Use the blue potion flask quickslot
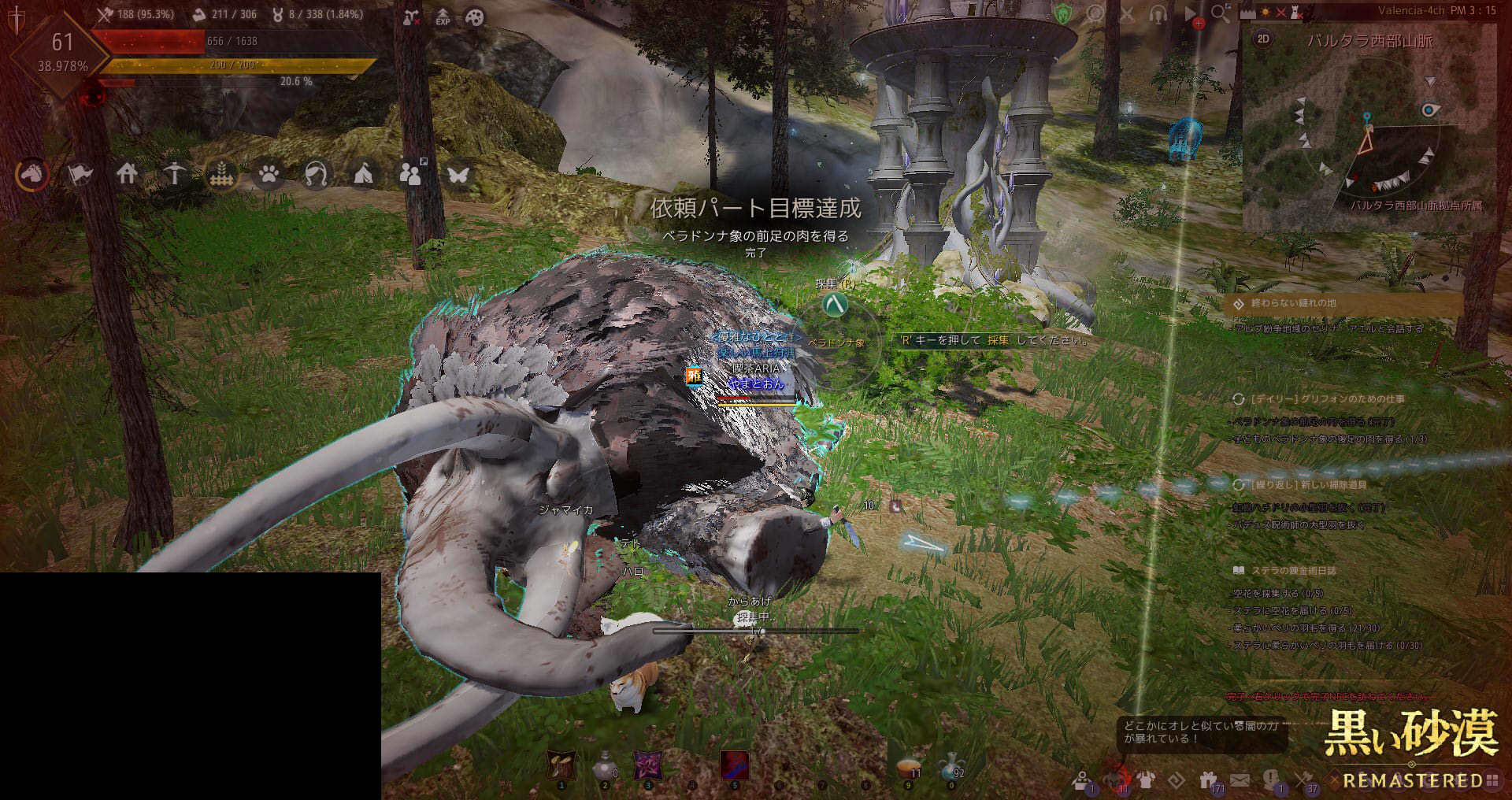 (951, 765)
